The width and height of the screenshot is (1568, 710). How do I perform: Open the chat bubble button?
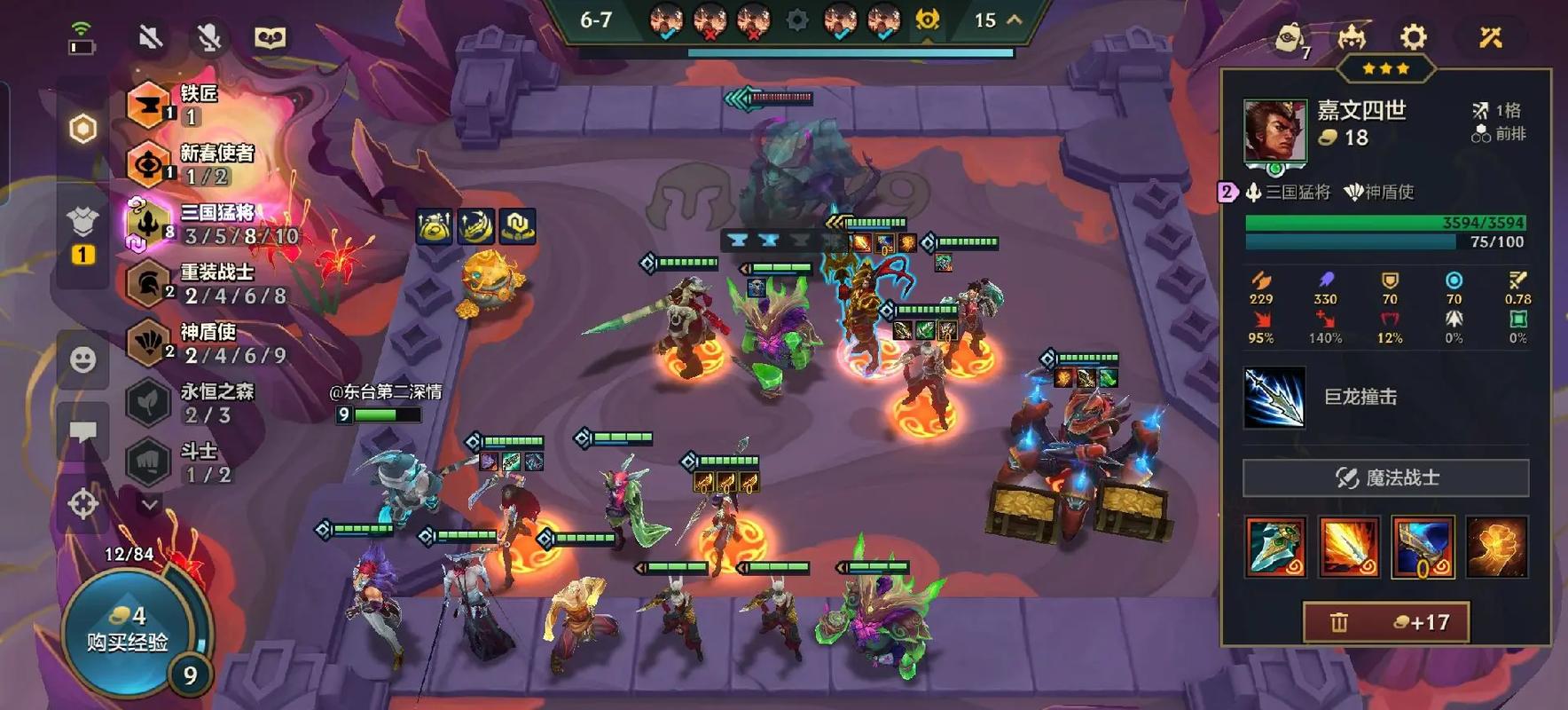tap(82, 432)
